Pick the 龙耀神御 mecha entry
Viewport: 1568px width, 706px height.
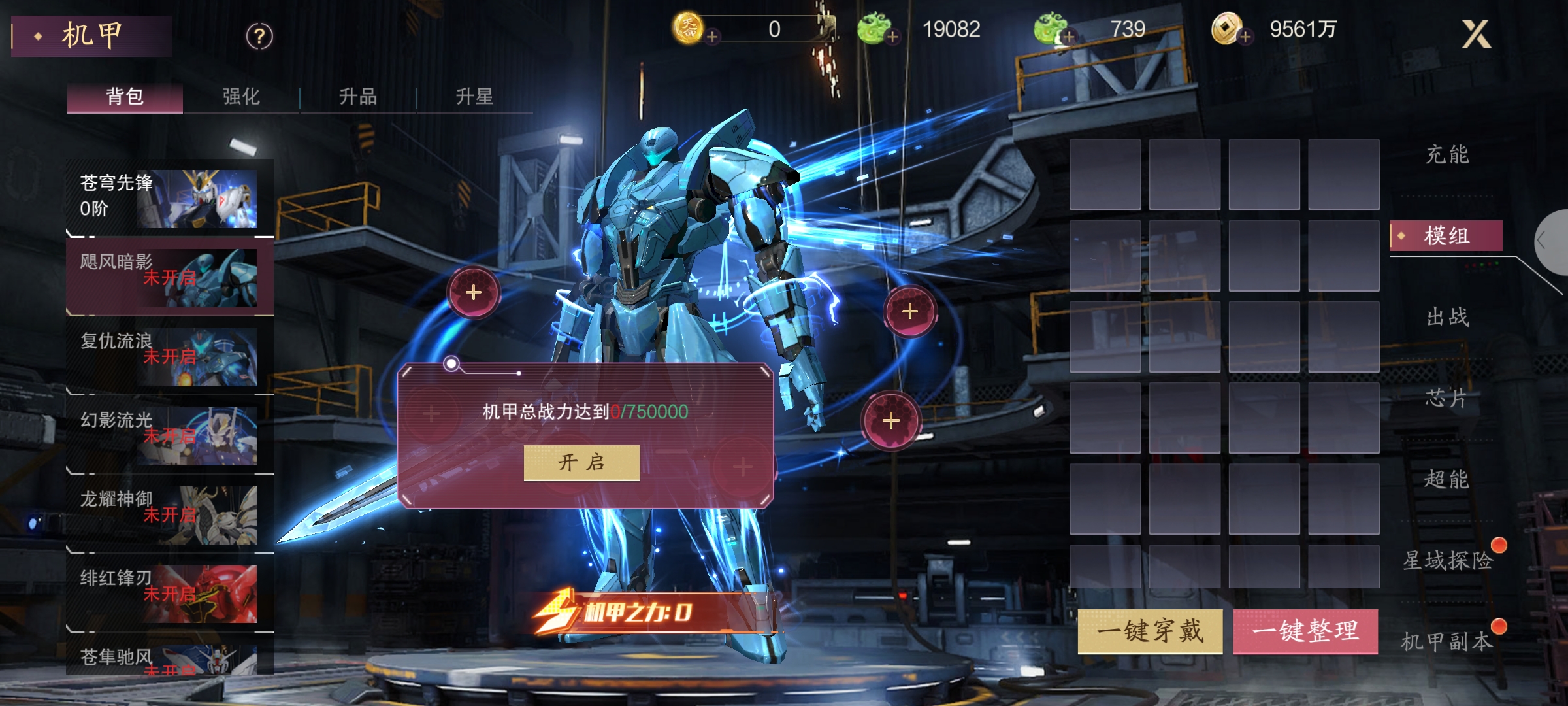click(x=169, y=514)
